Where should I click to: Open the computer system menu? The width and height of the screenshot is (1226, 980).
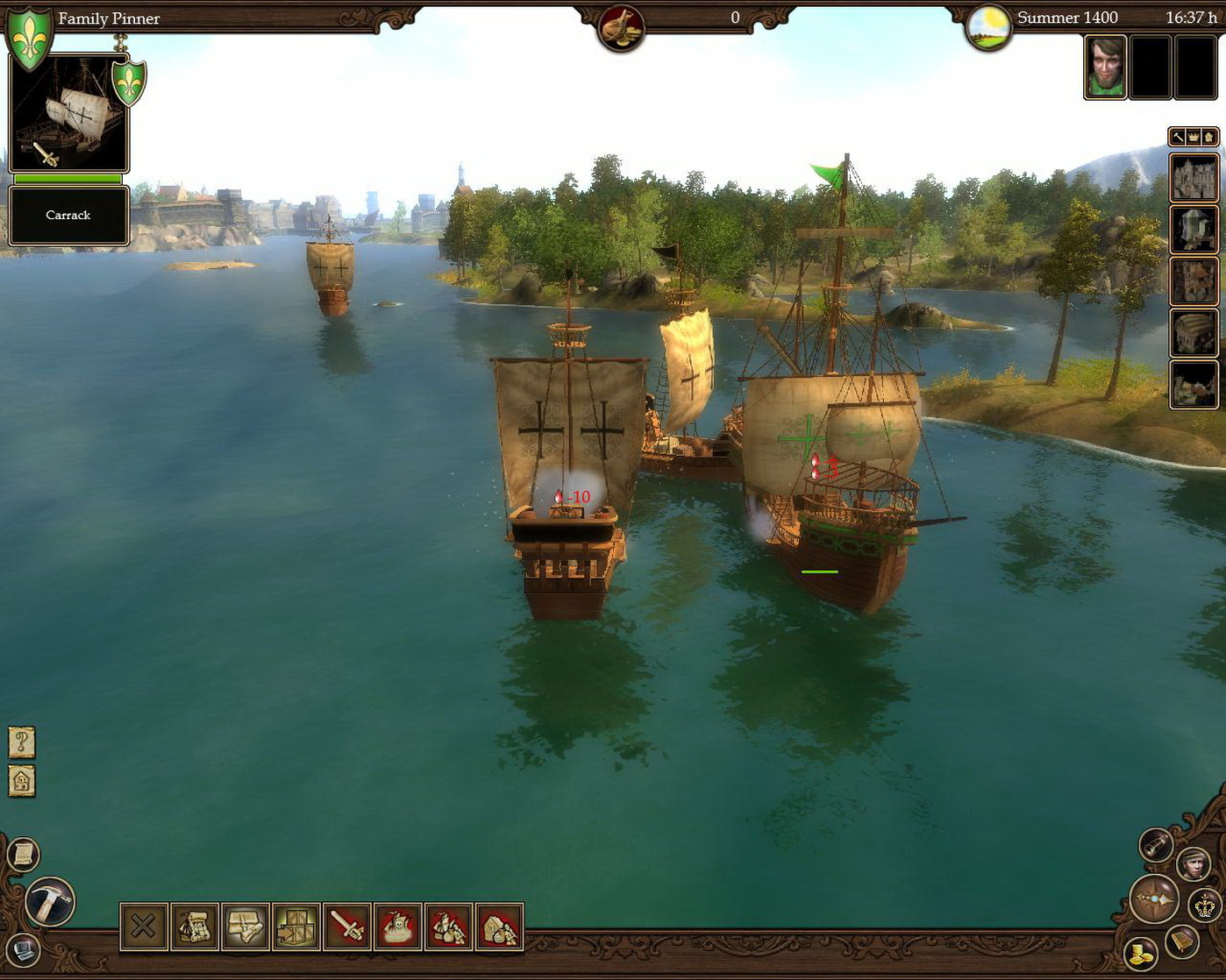(23, 949)
